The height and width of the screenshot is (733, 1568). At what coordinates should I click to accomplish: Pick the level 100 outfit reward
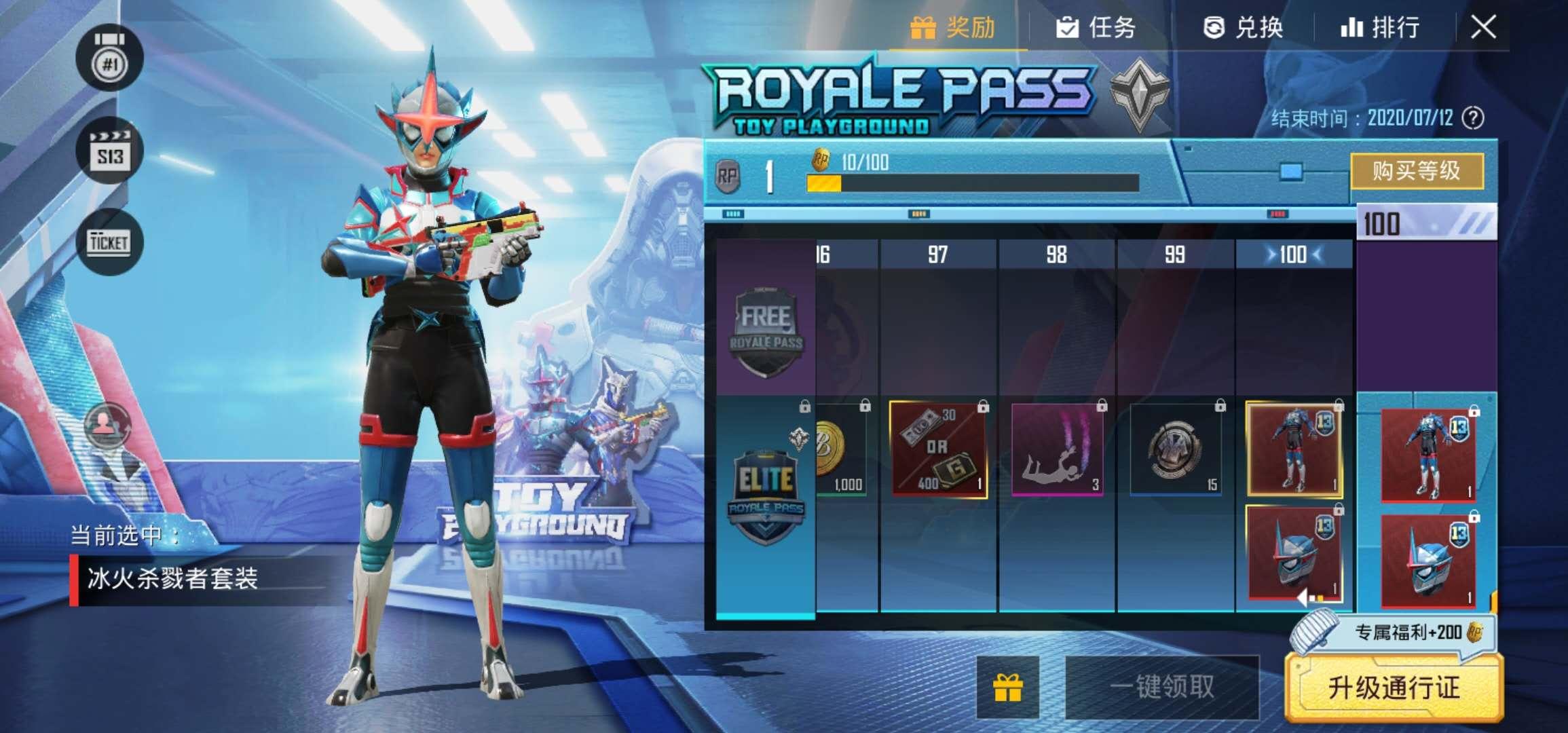point(1294,449)
